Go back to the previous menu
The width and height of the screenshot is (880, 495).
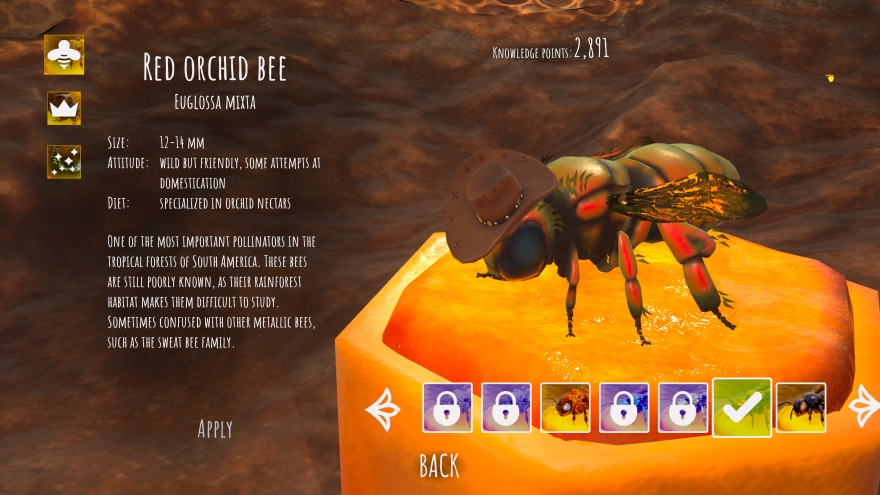(439, 465)
